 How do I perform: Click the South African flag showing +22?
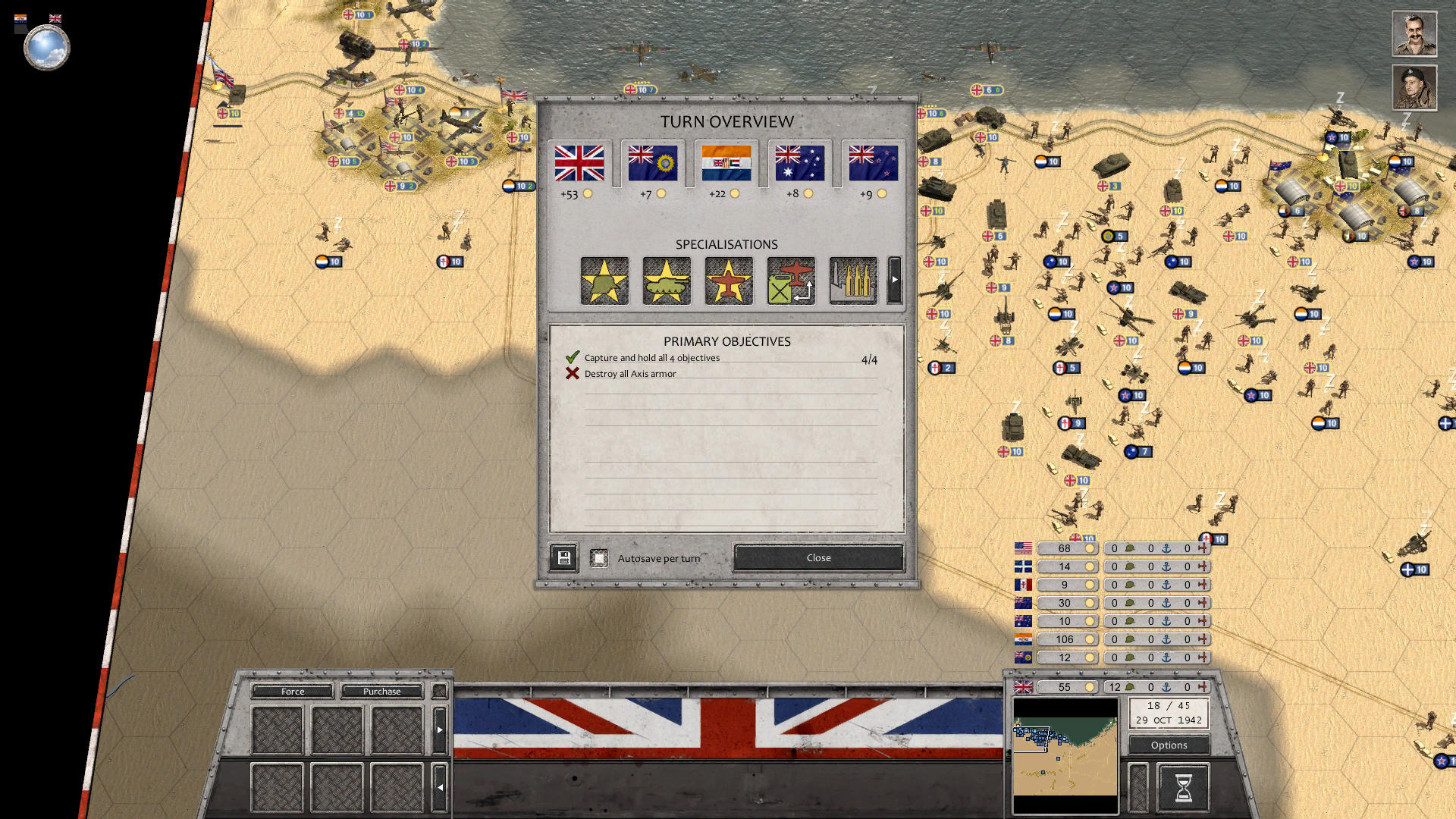point(727,163)
